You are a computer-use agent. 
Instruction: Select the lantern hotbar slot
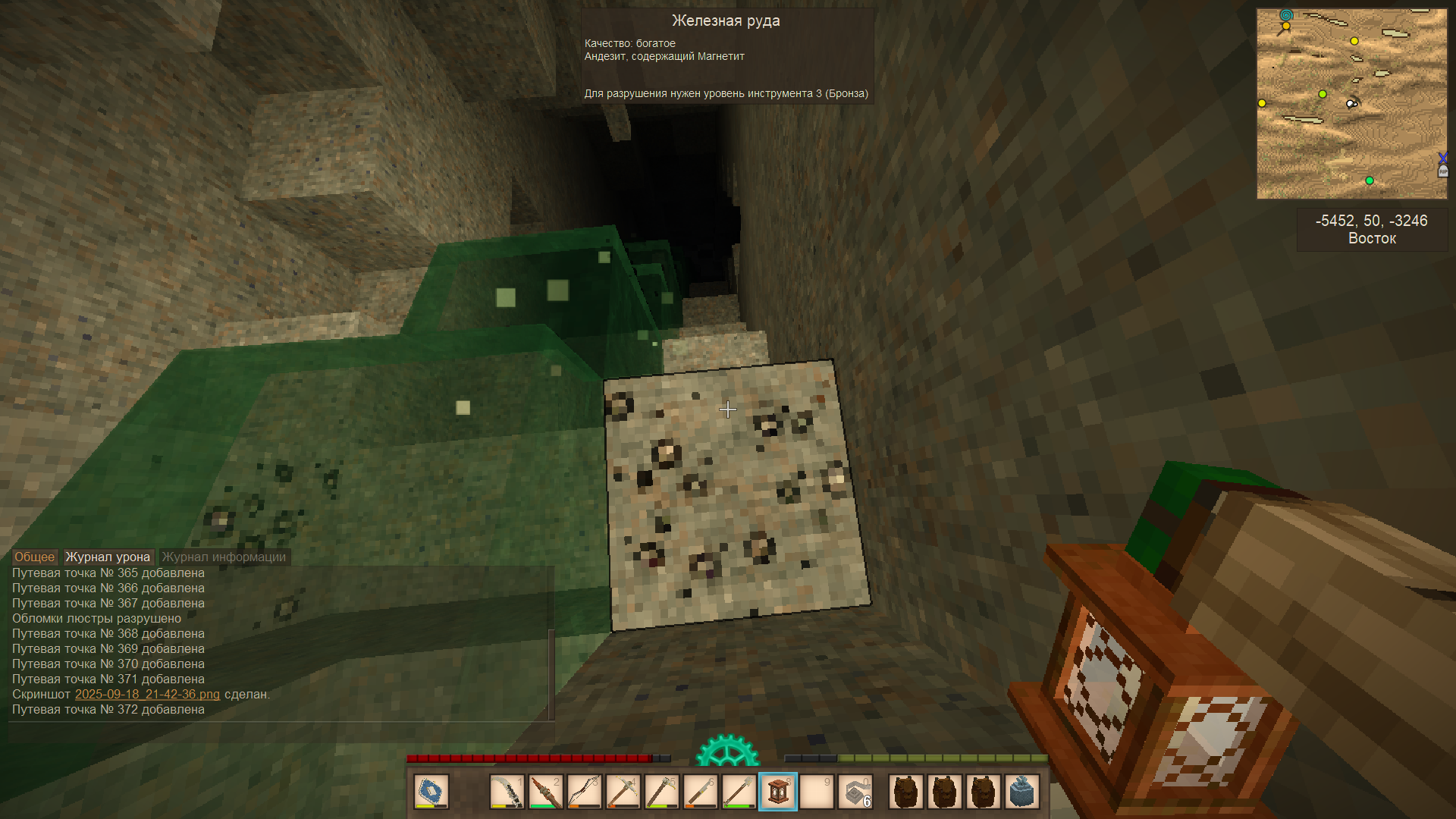click(778, 792)
